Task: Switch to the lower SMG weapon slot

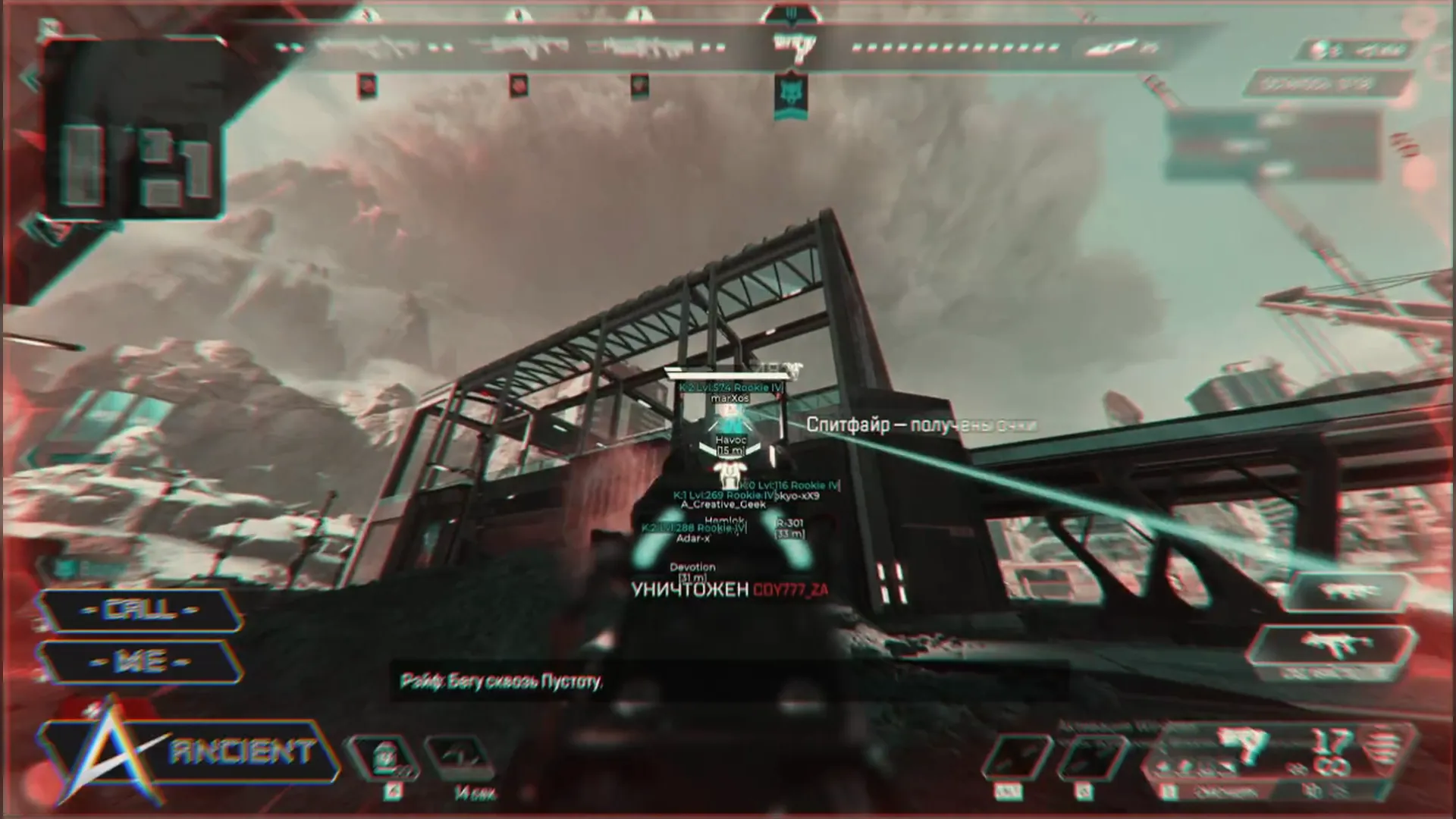Action: click(x=1332, y=647)
